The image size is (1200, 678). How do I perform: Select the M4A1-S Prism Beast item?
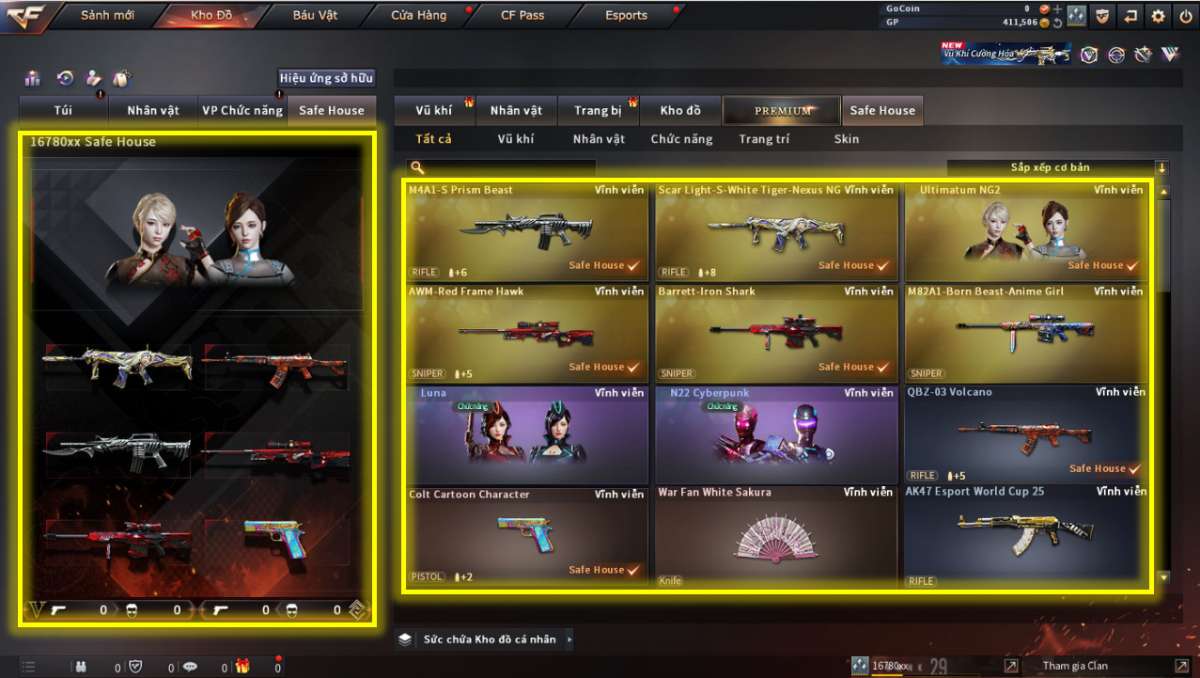tap(527, 231)
